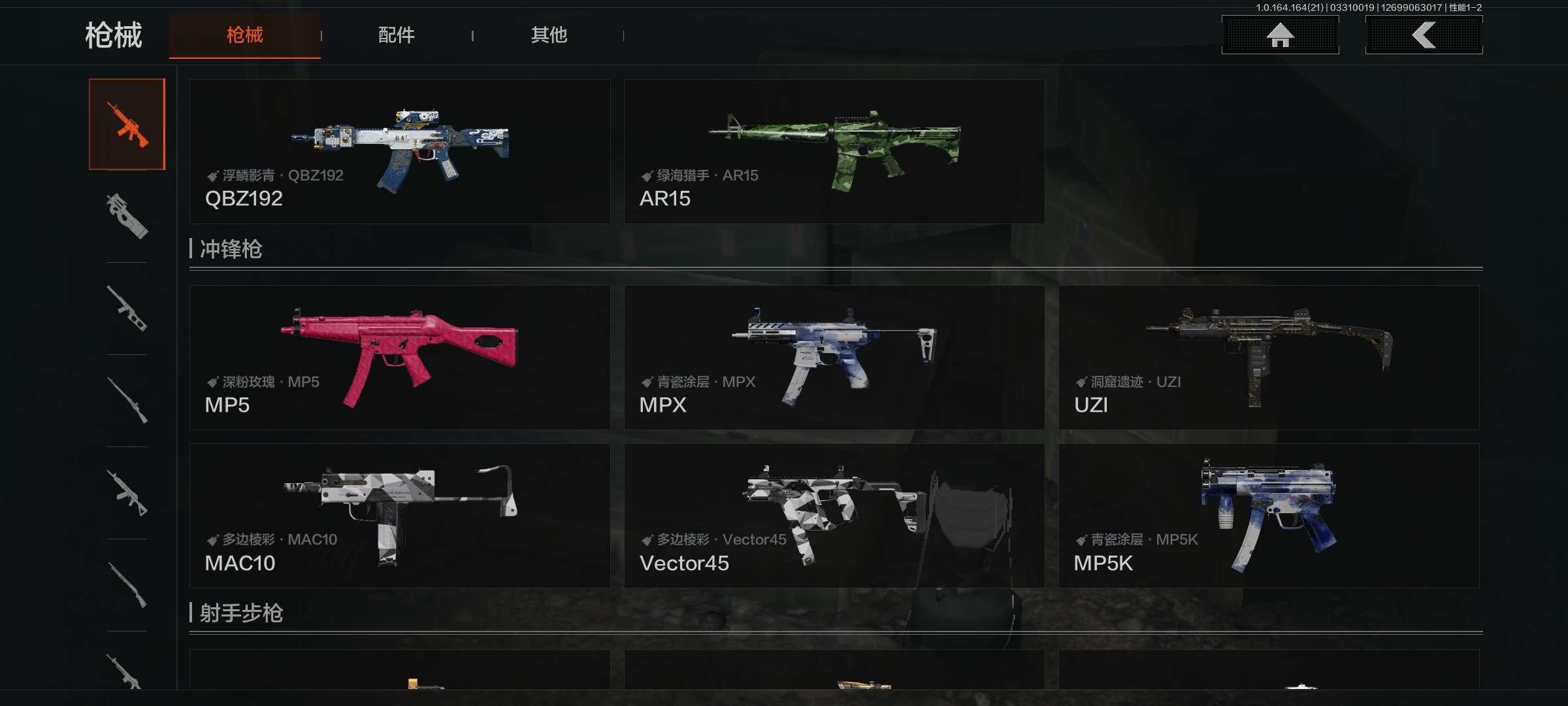Open the 配件 tab
This screenshot has height=706, width=1568.
(397, 35)
